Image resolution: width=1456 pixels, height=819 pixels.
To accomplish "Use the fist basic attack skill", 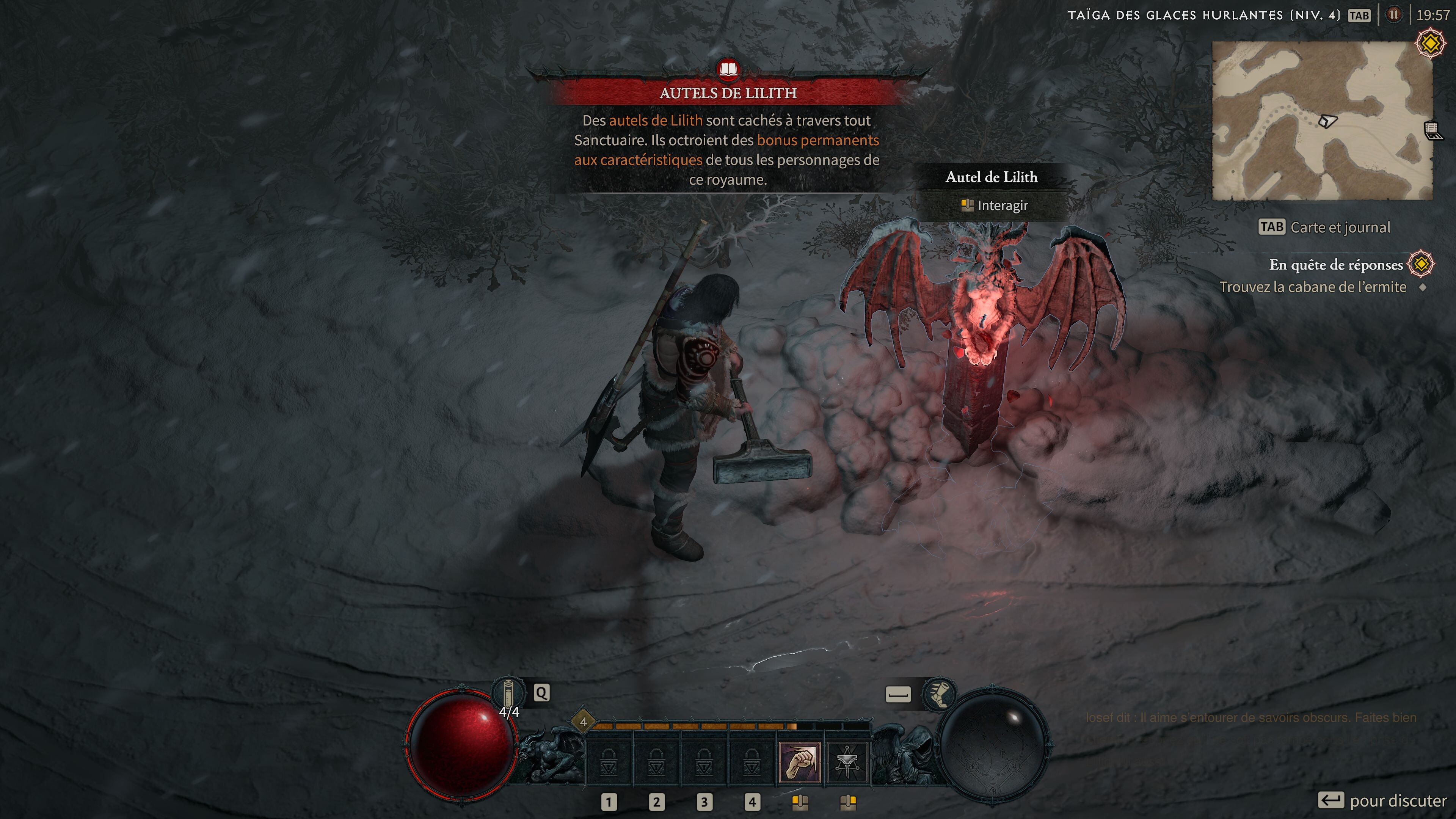I will click(799, 762).
